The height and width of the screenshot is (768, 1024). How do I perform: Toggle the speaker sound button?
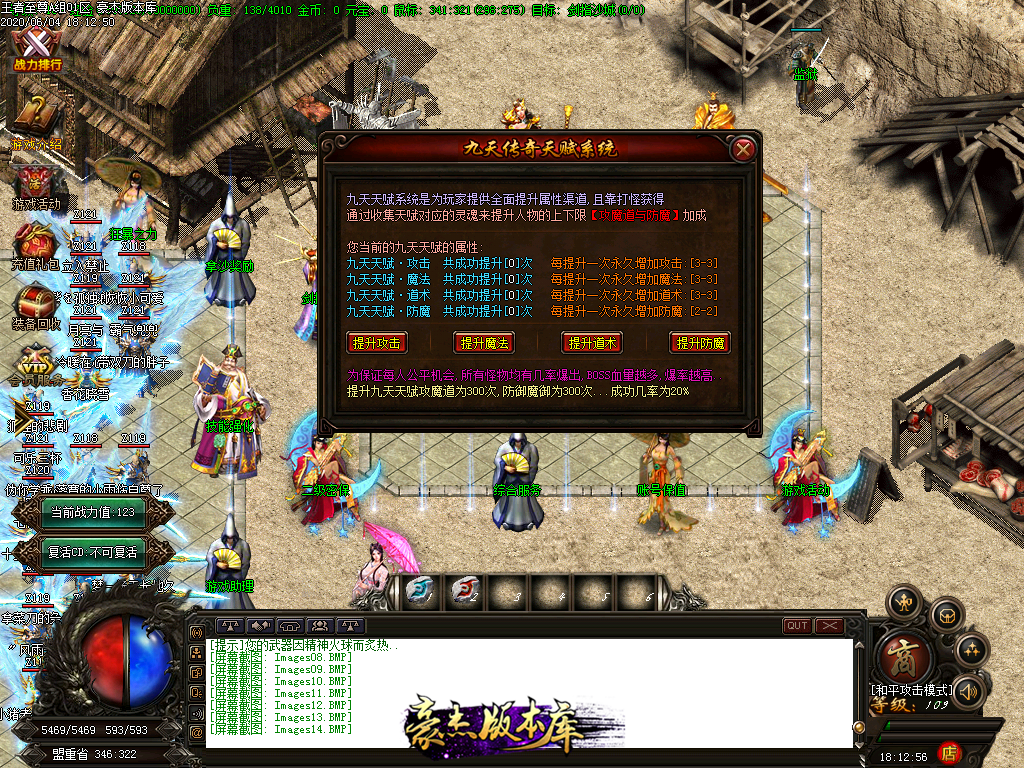coord(968,691)
